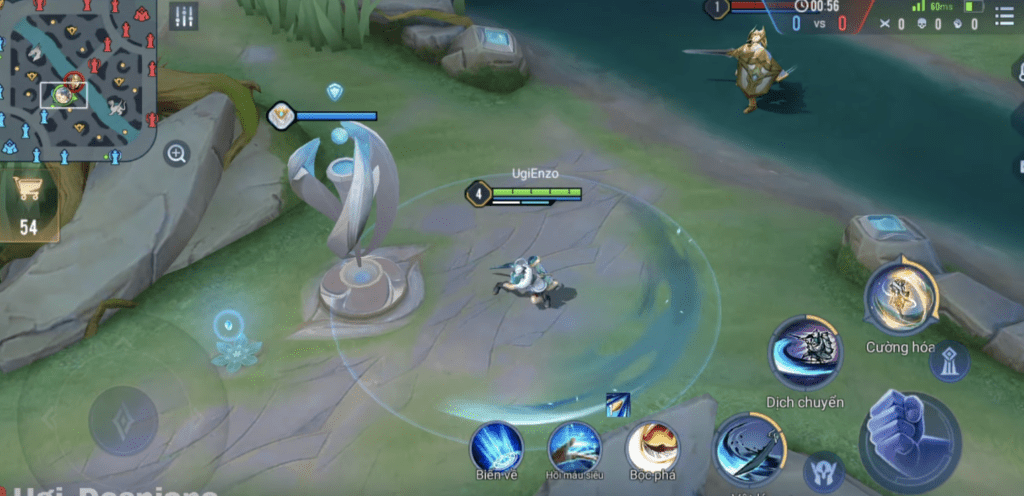Use the curved blade skill button

click(749, 449)
